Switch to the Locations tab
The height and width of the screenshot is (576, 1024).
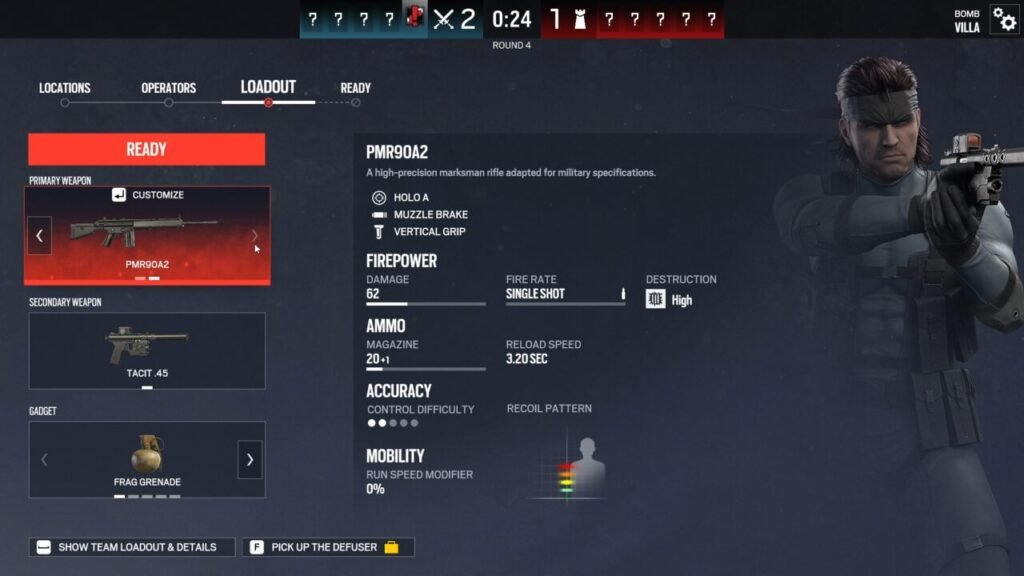(65, 89)
